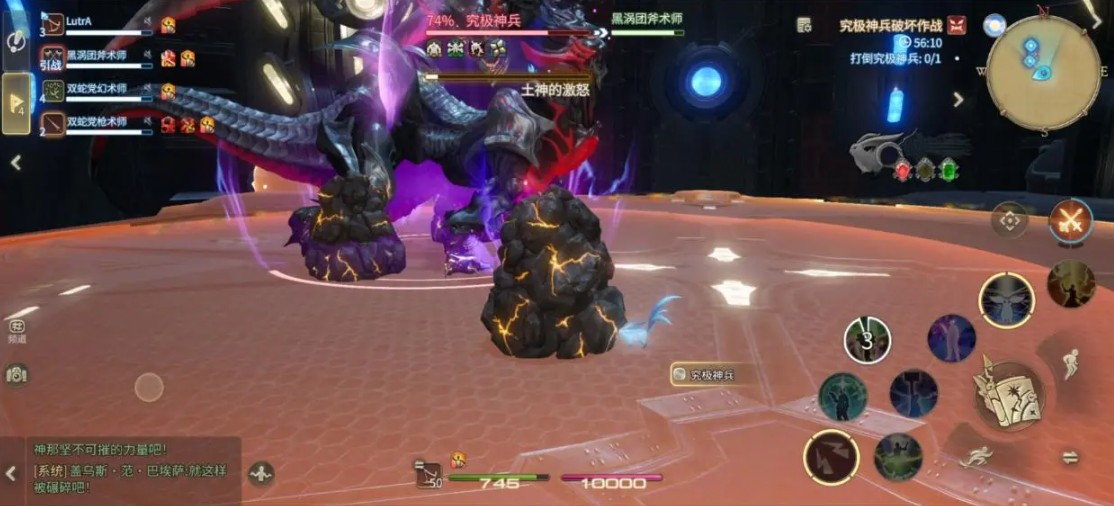The image size is (1114, 506).
Task: Open the 究极神兵破坏作战 duty tracker
Action: (x=892, y=25)
